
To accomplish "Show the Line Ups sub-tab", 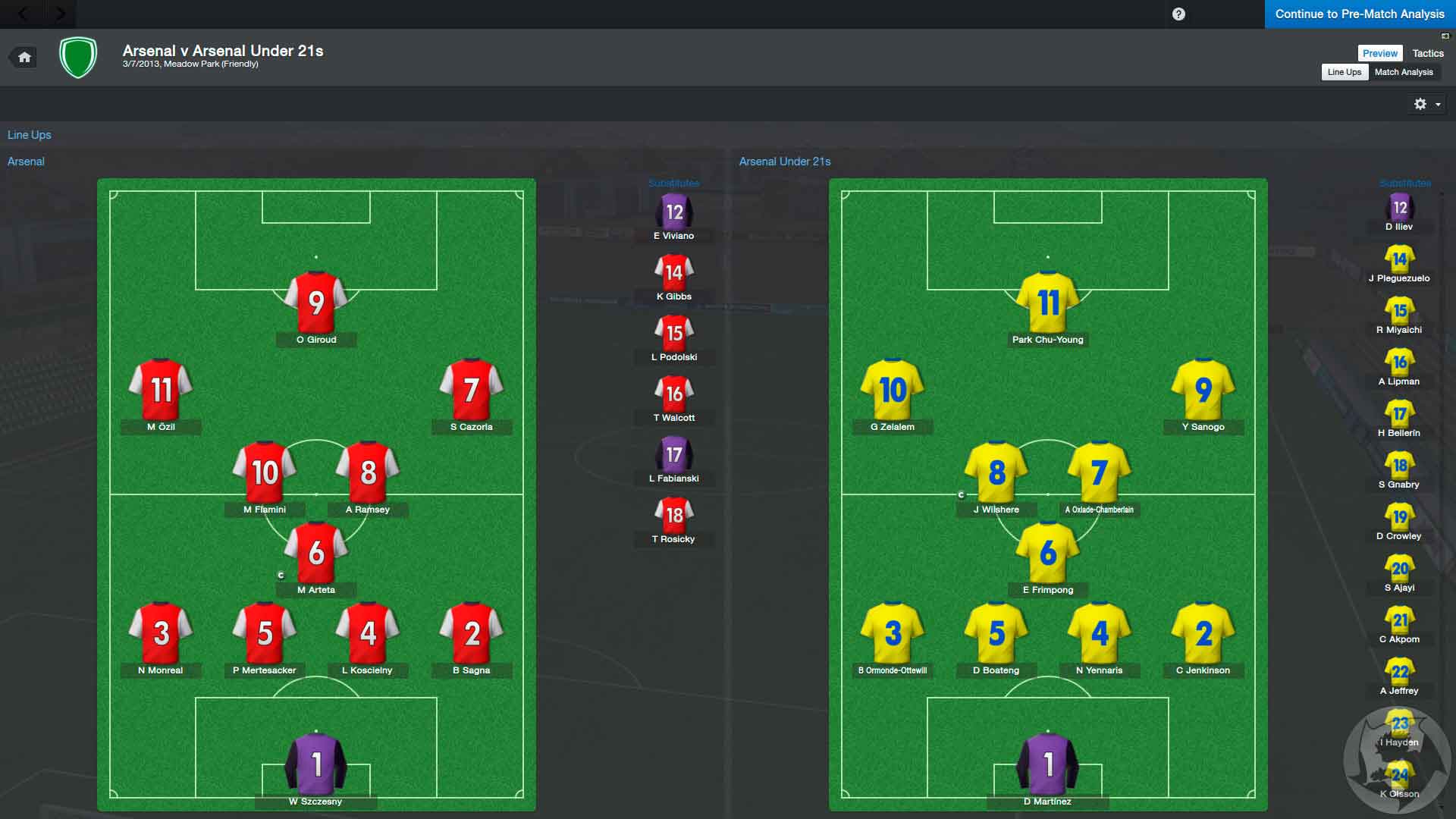I will [1344, 72].
